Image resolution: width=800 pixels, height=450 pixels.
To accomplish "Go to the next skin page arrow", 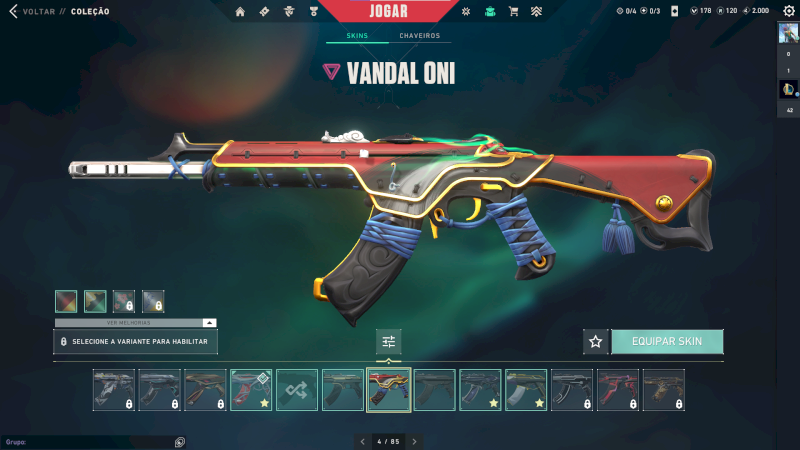I will click(x=415, y=441).
